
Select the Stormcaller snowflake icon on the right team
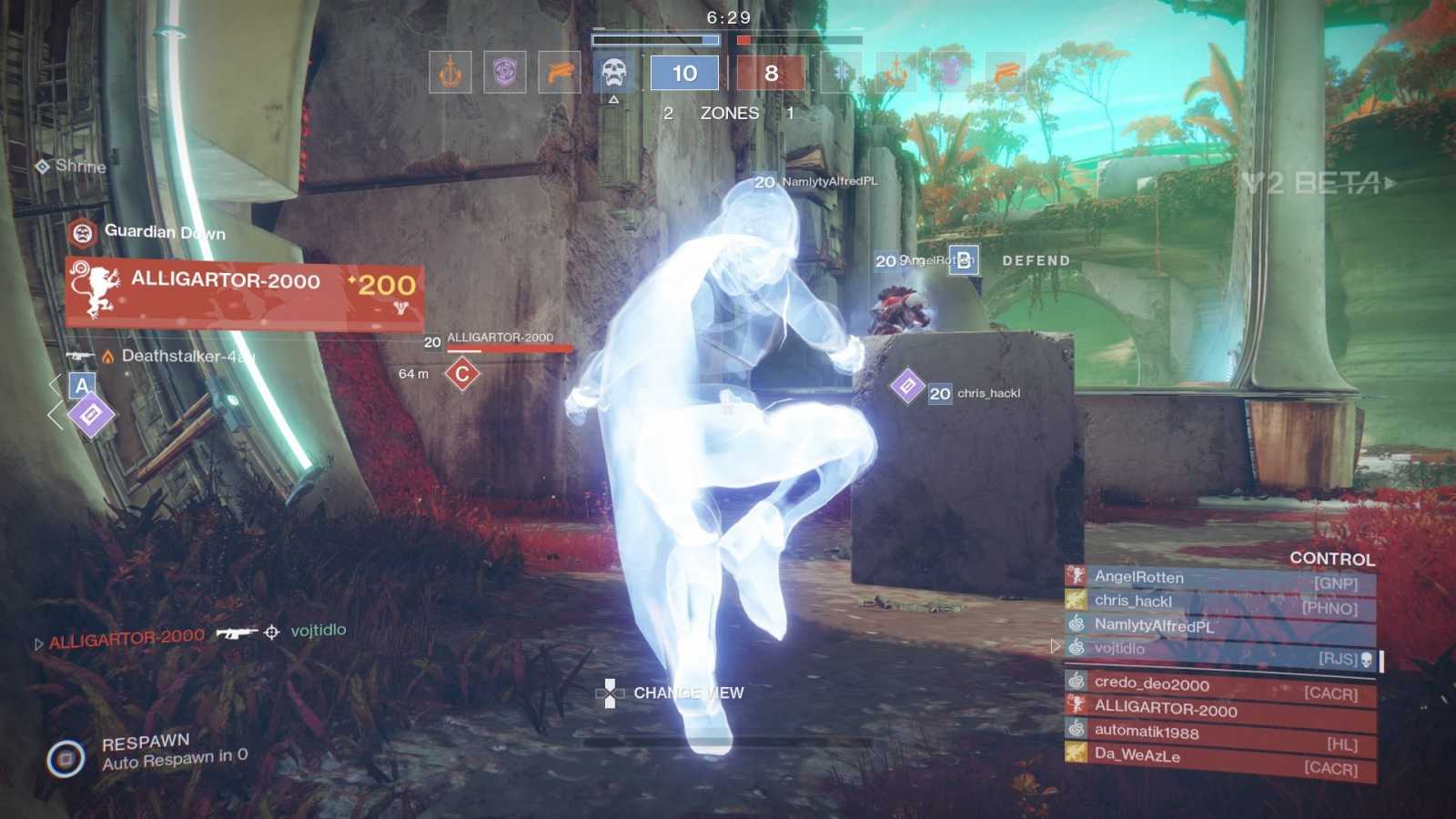tap(840, 73)
